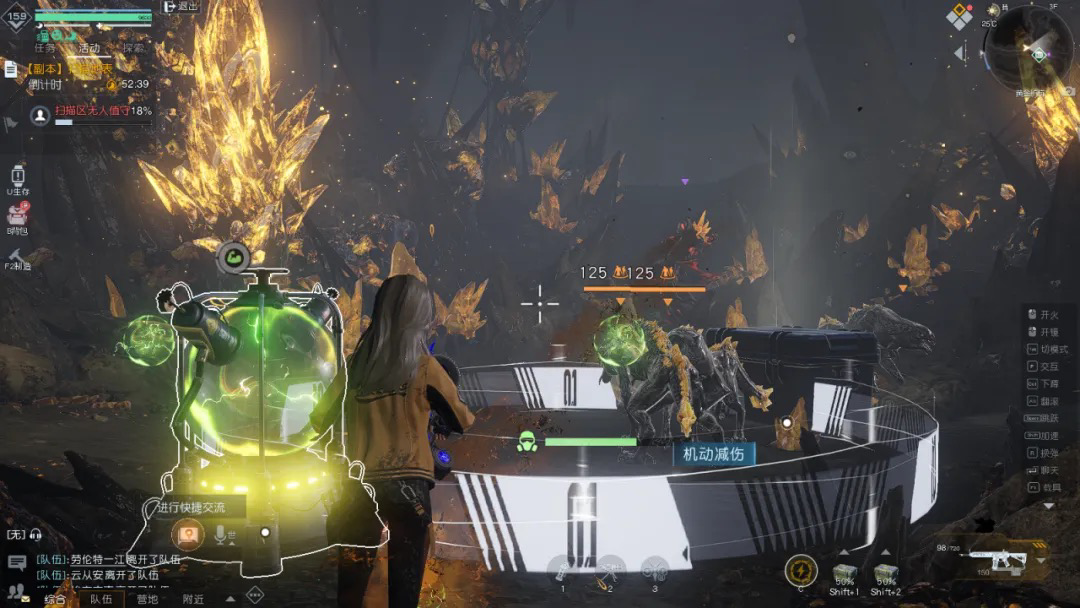
Task: Open the 制造 crafting hammer icon
Action: point(17,256)
